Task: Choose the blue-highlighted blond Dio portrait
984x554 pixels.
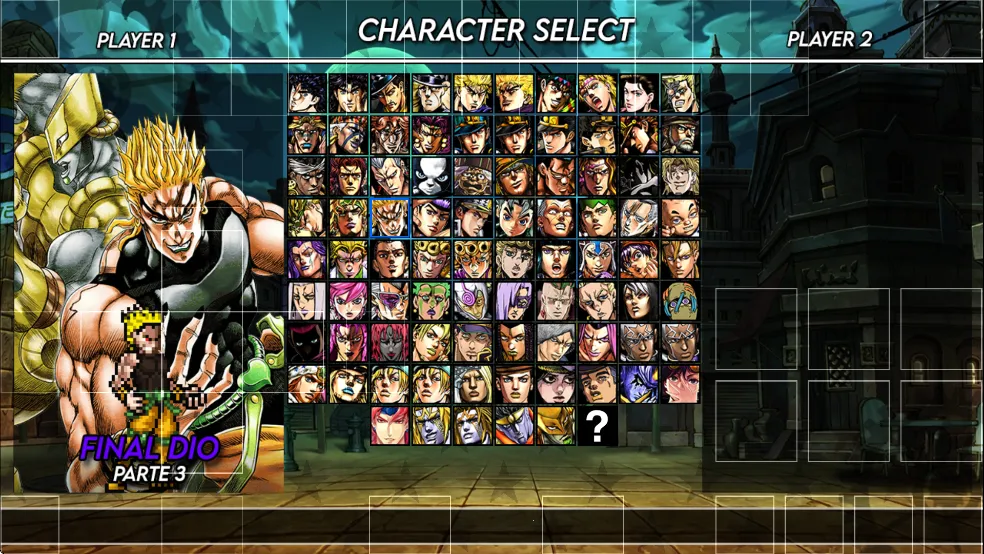Action: (389, 217)
